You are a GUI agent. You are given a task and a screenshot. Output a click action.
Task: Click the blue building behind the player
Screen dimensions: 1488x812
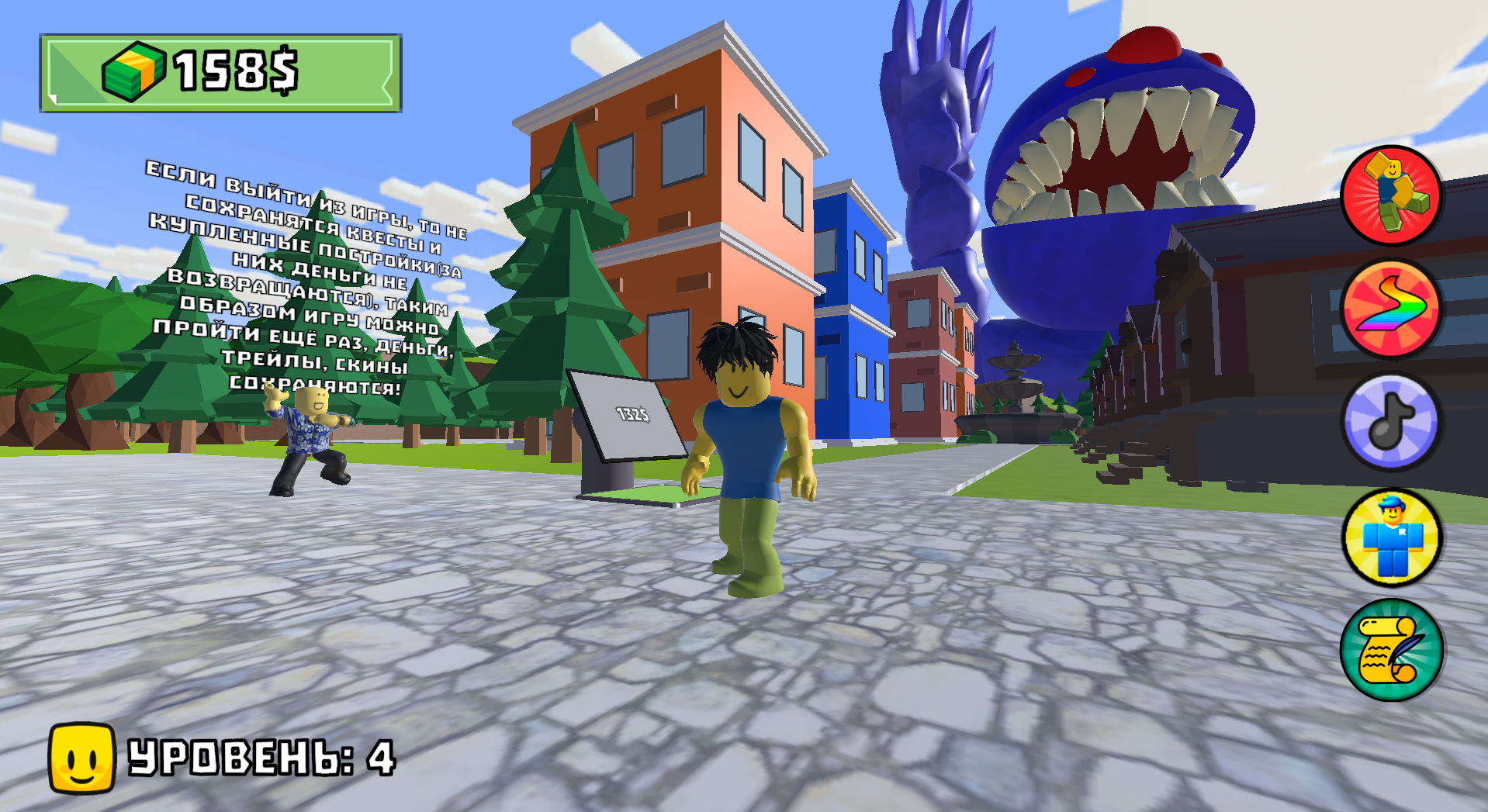[x=853, y=310]
